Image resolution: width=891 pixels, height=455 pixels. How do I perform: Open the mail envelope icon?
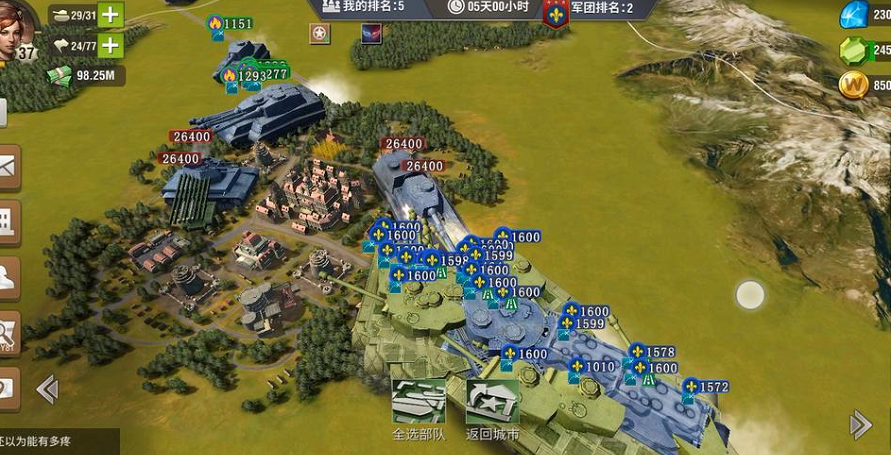click(x=8, y=167)
